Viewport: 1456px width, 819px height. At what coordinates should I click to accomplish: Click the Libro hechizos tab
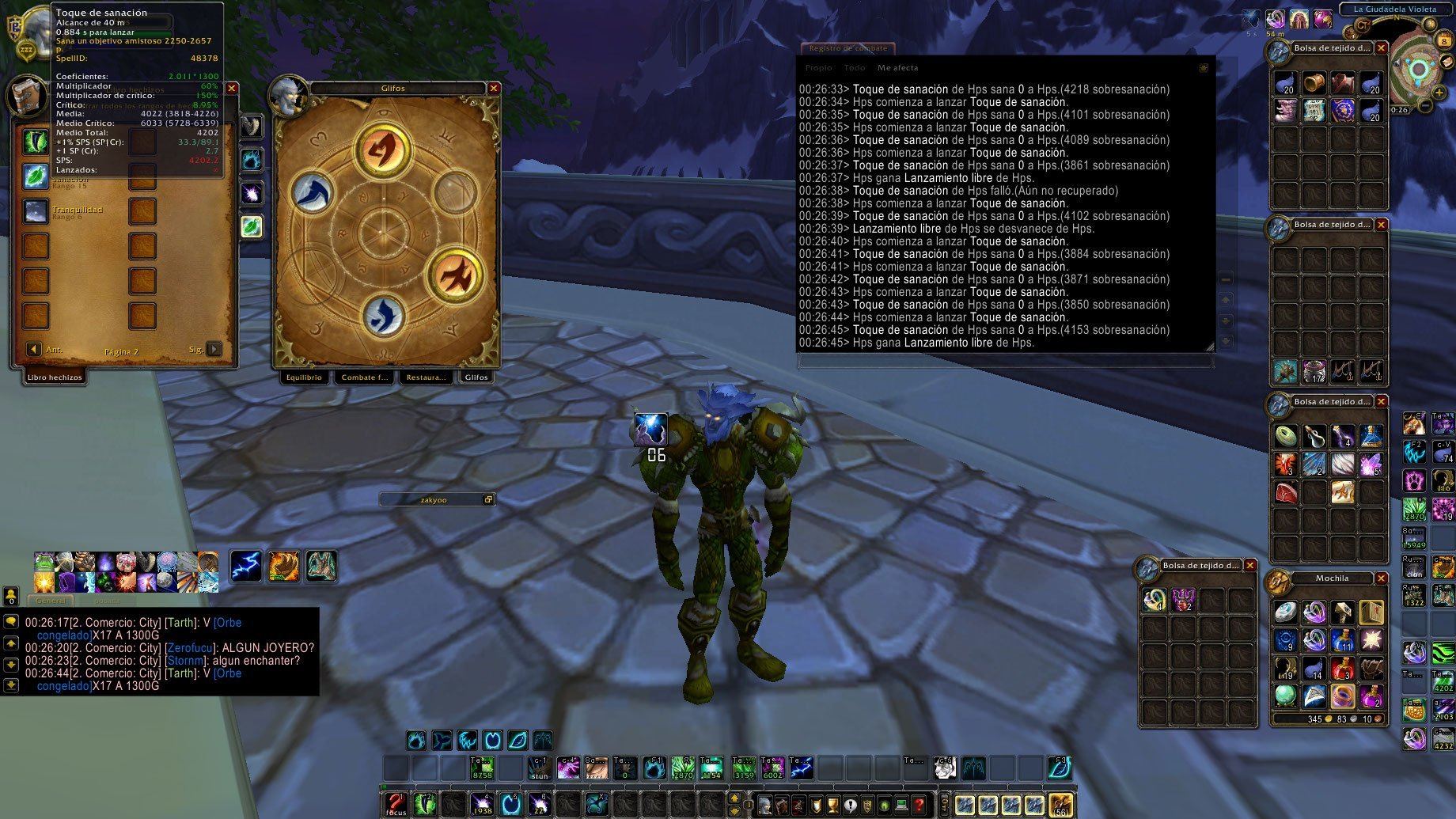point(55,377)
